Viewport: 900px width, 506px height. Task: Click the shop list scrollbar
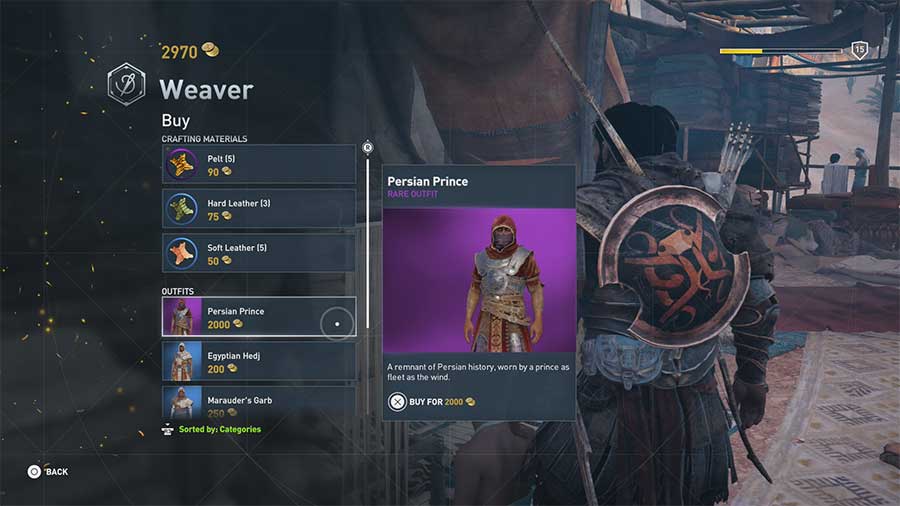368,240
